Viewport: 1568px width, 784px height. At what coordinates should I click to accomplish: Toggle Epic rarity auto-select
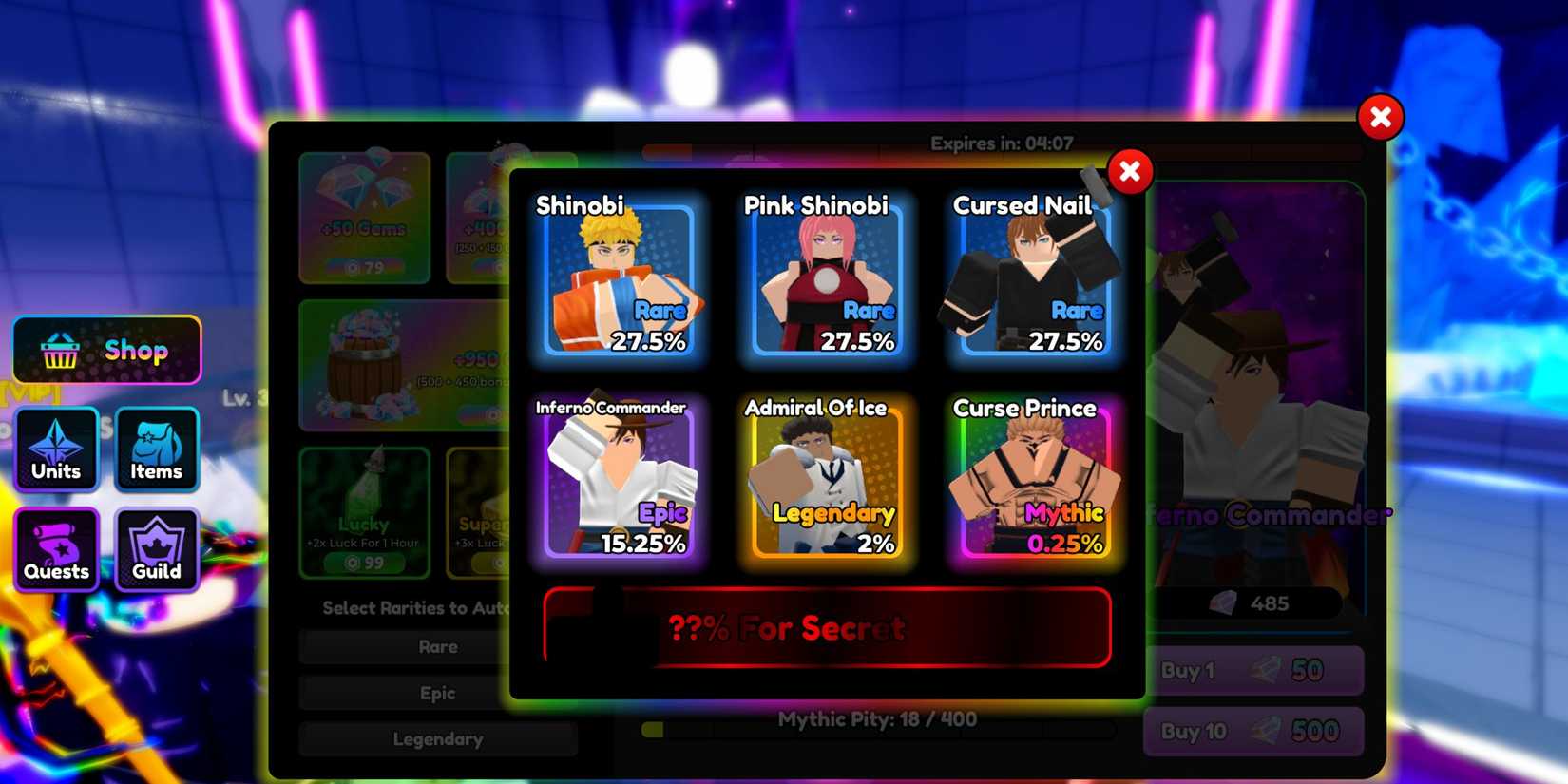tap(439, 693)
